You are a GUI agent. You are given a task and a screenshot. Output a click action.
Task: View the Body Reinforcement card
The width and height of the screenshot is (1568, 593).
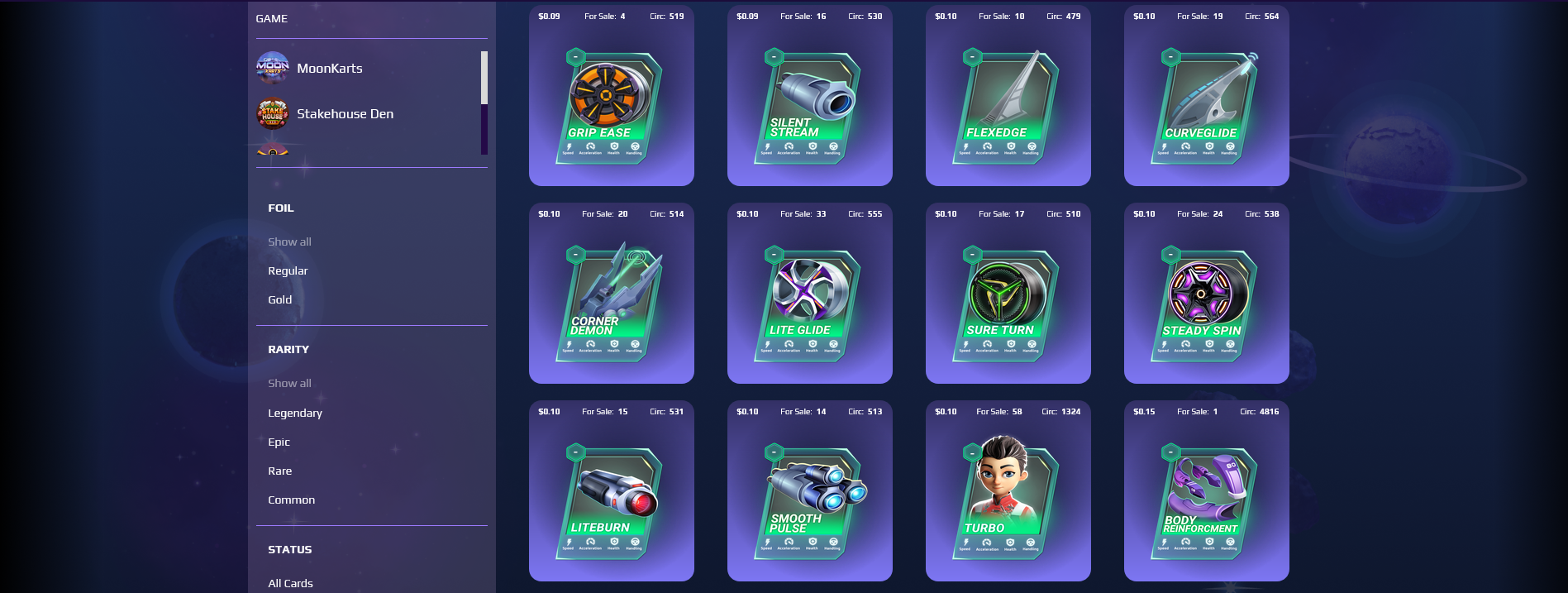pos(1206,499)
